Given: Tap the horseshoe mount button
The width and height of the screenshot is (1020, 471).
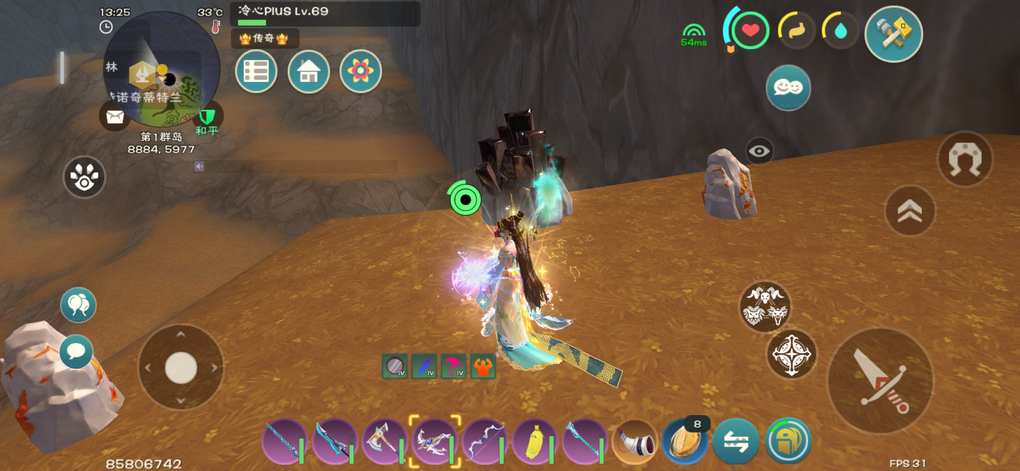Looking at the screenshot, I should coord(965,159).
